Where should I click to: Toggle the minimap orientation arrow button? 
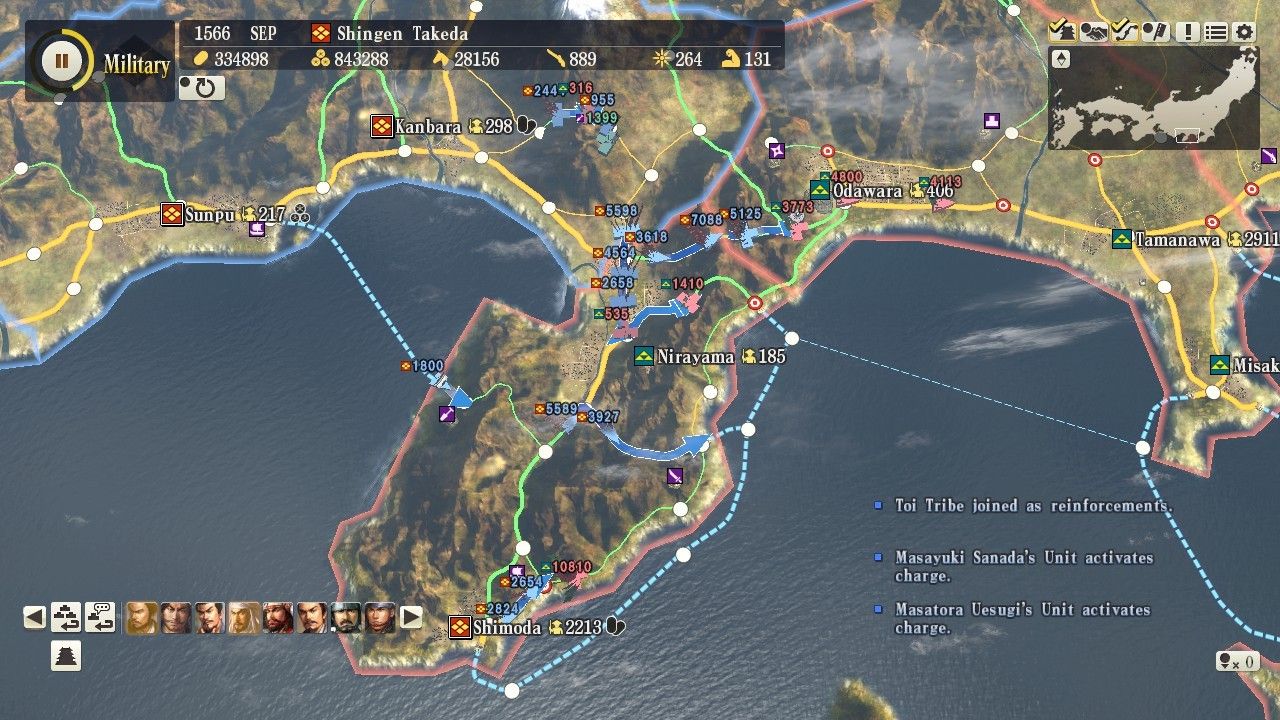[x=1062, y=60]
